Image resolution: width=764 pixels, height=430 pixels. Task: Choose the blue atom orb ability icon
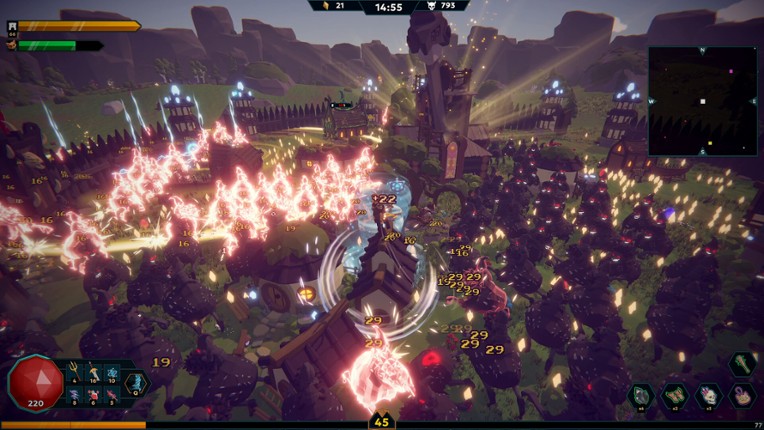(x=112, y=372)
